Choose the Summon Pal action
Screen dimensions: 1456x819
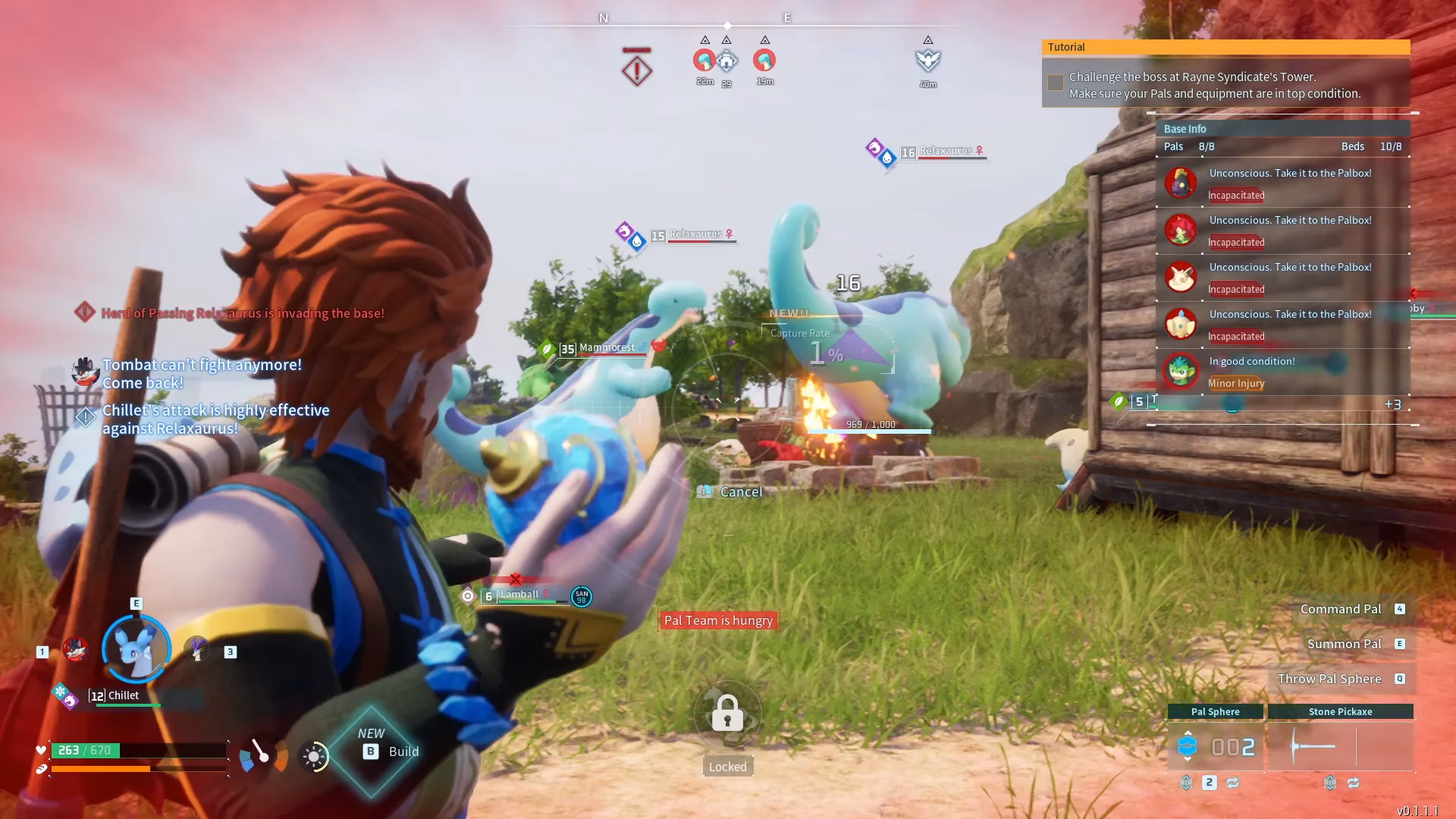point(1344,644)
